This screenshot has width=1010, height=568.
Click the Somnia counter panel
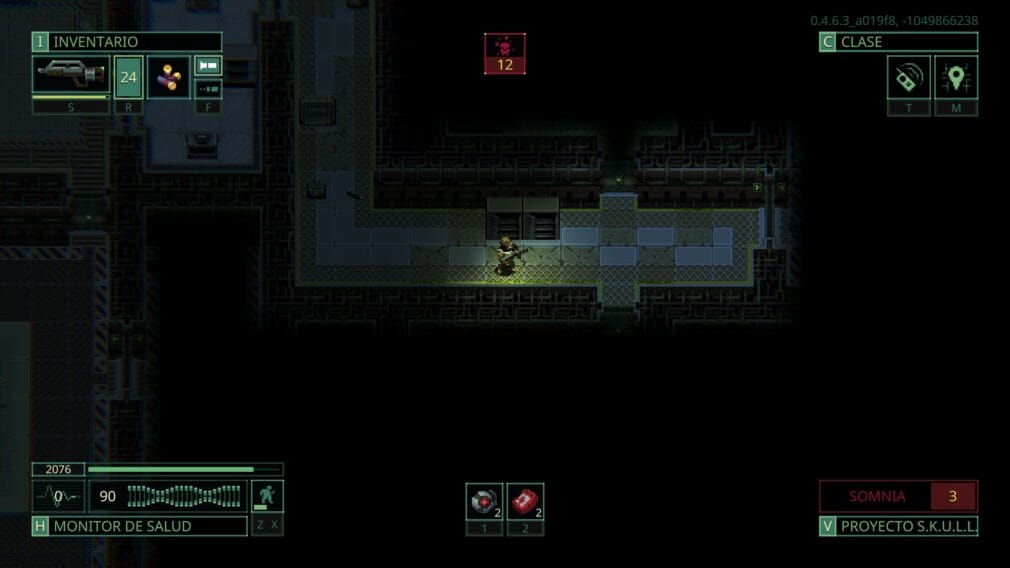(x=898, y=496)
